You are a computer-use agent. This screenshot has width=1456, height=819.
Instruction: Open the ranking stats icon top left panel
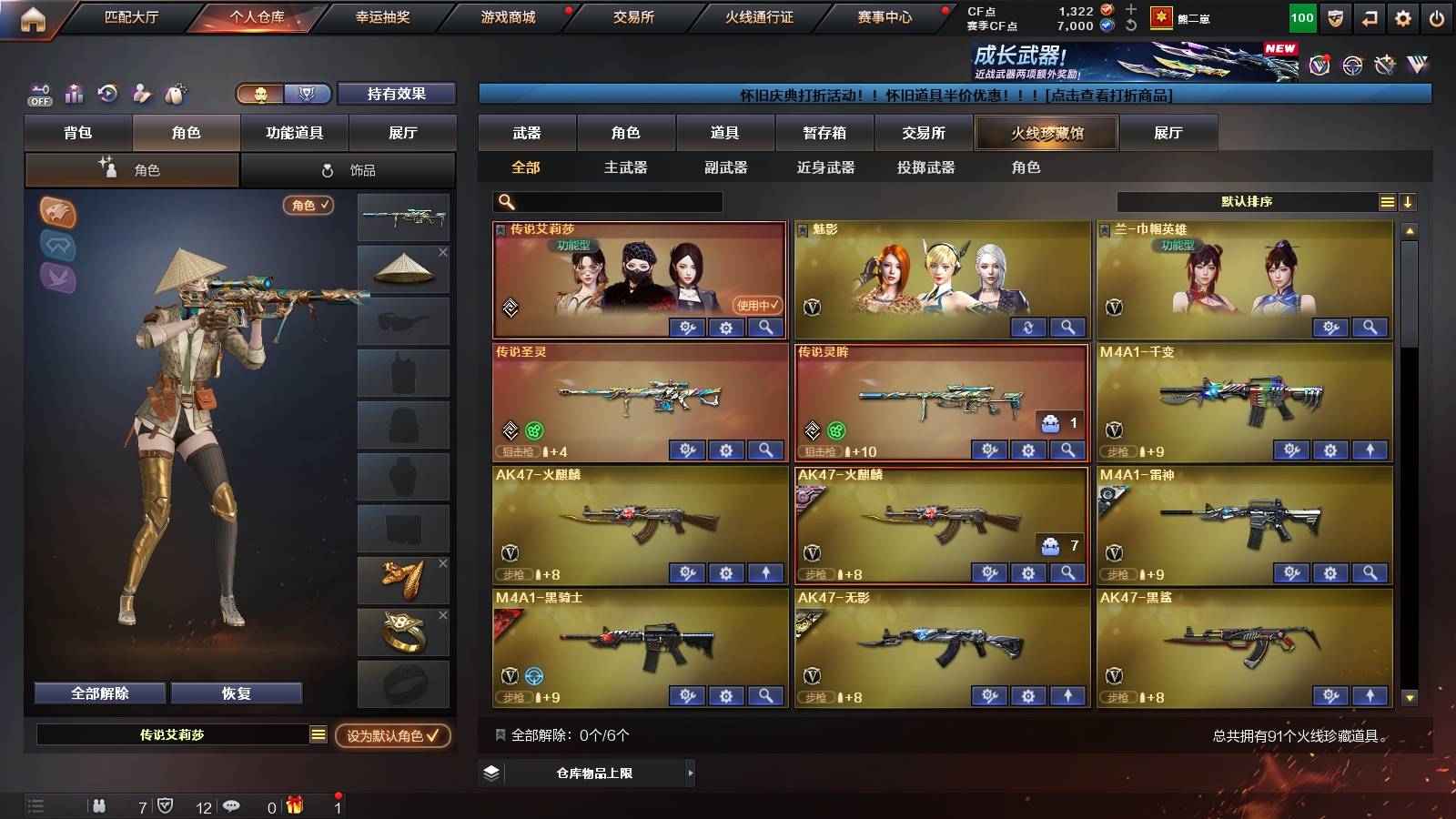(73, 93)
